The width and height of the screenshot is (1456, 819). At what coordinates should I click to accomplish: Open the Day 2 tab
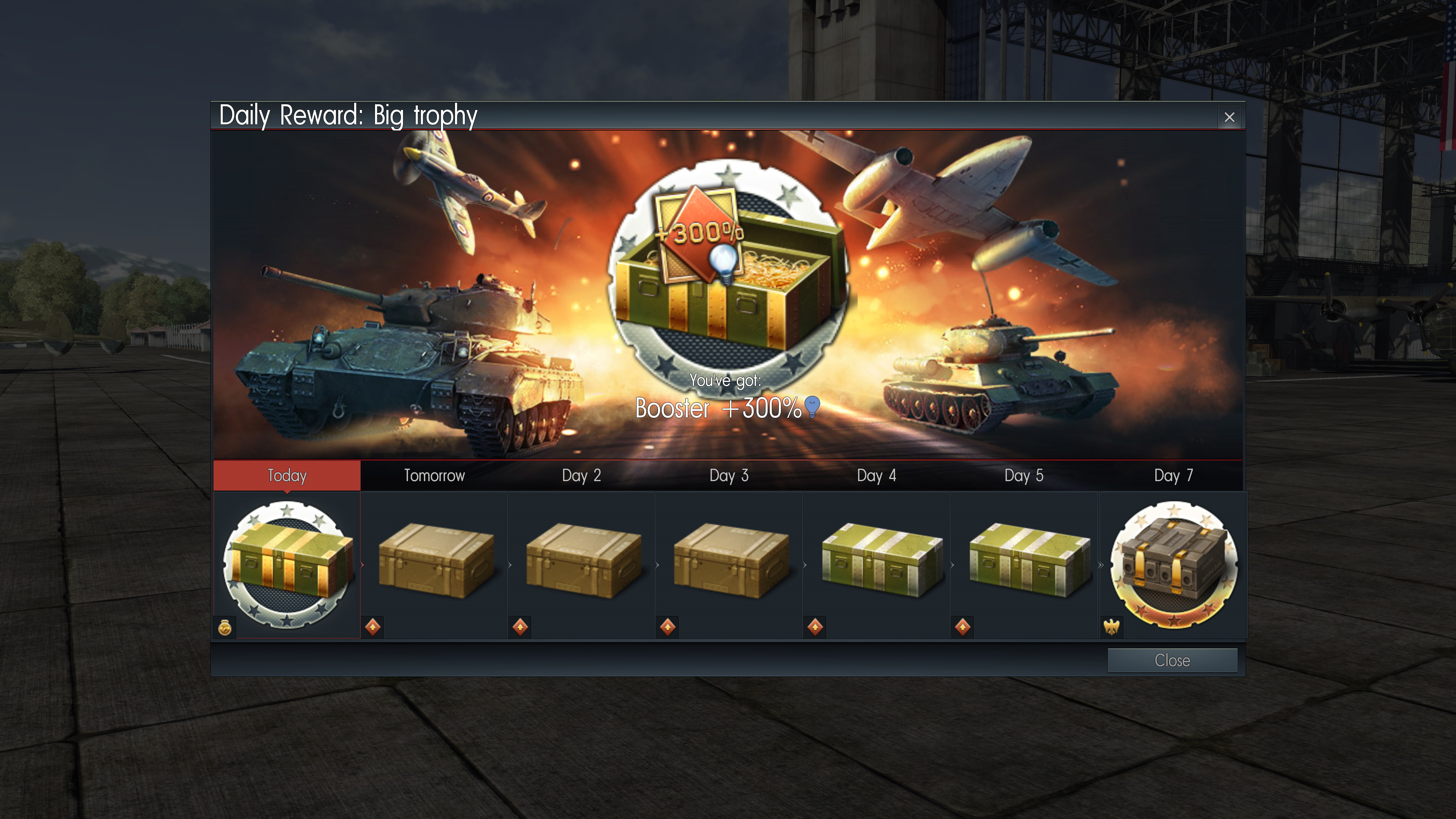tap(581, 475)
